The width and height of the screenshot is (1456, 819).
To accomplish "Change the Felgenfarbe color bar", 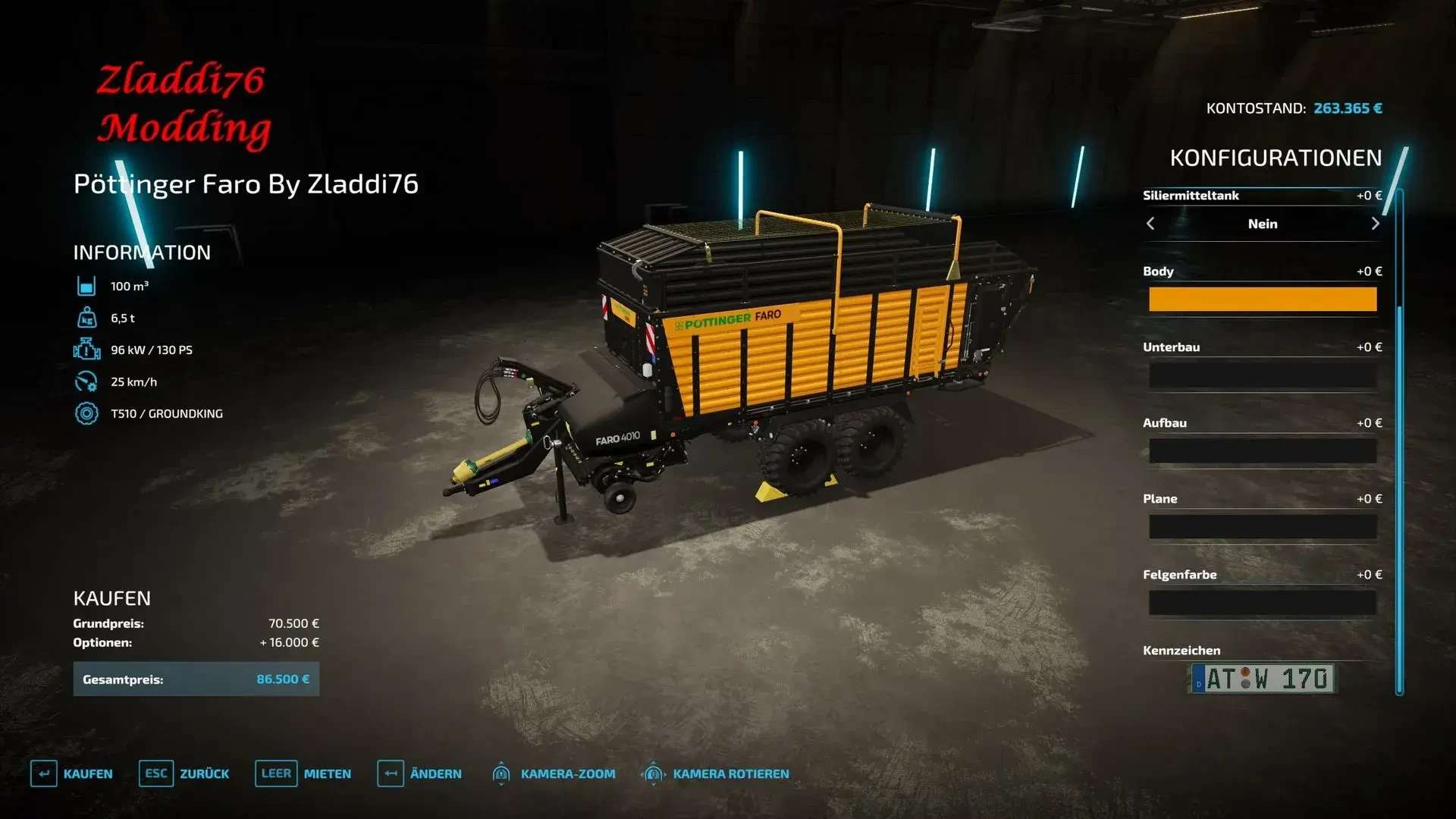I will click(1262, 603).
